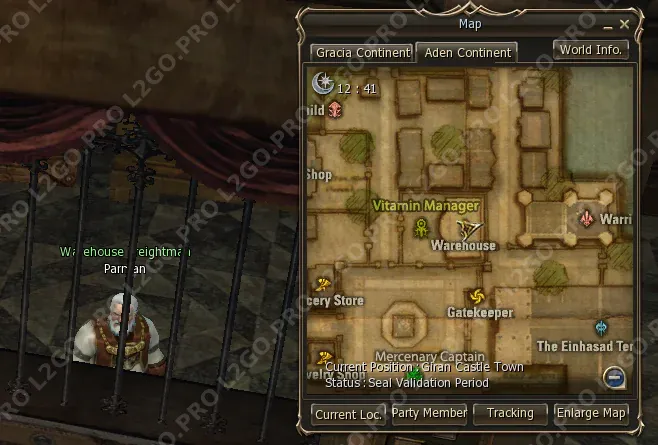Select the red Warrior guild marker
The image size is (658, 445).
[x=587, y=217]
